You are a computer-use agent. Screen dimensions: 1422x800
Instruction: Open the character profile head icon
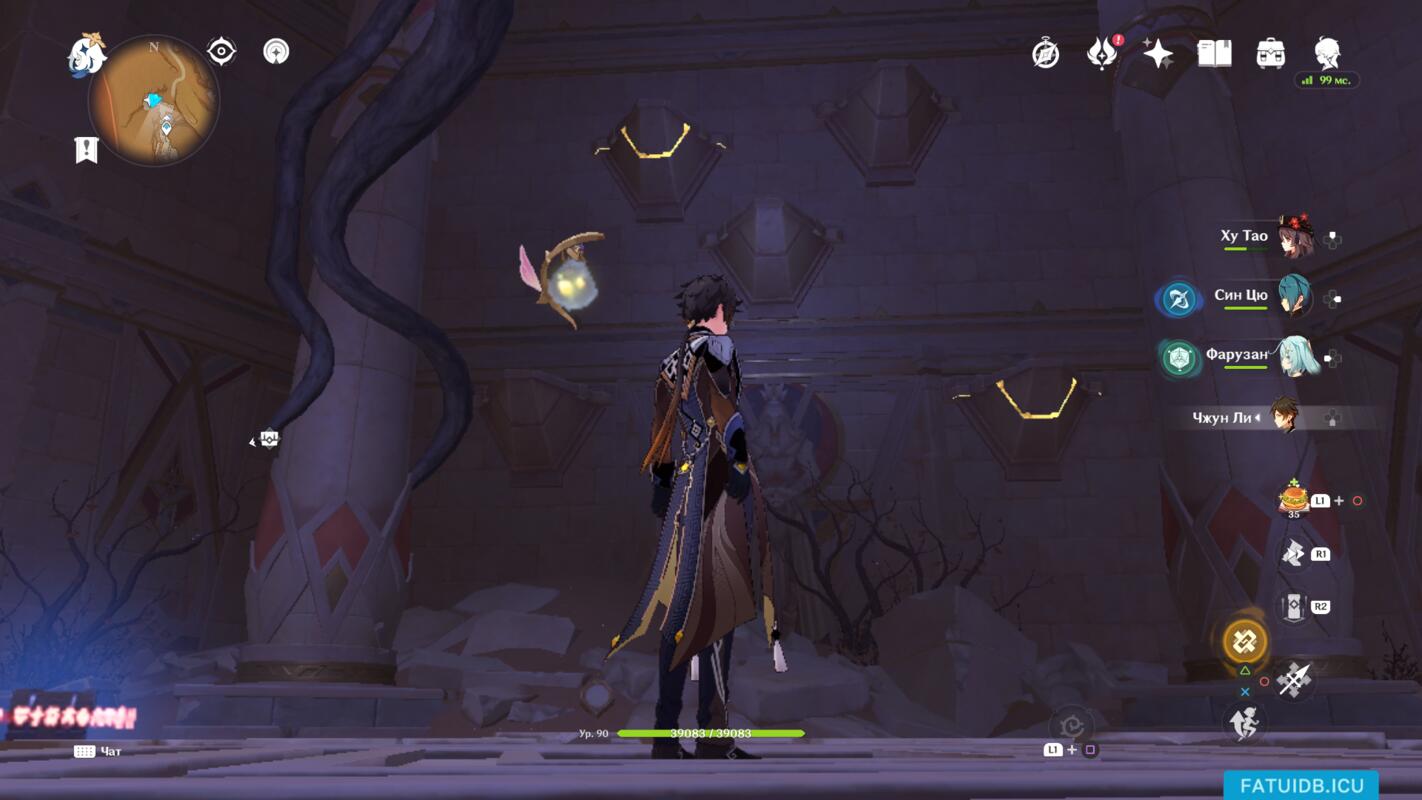pyautogui.click(x=1327, y=52)
